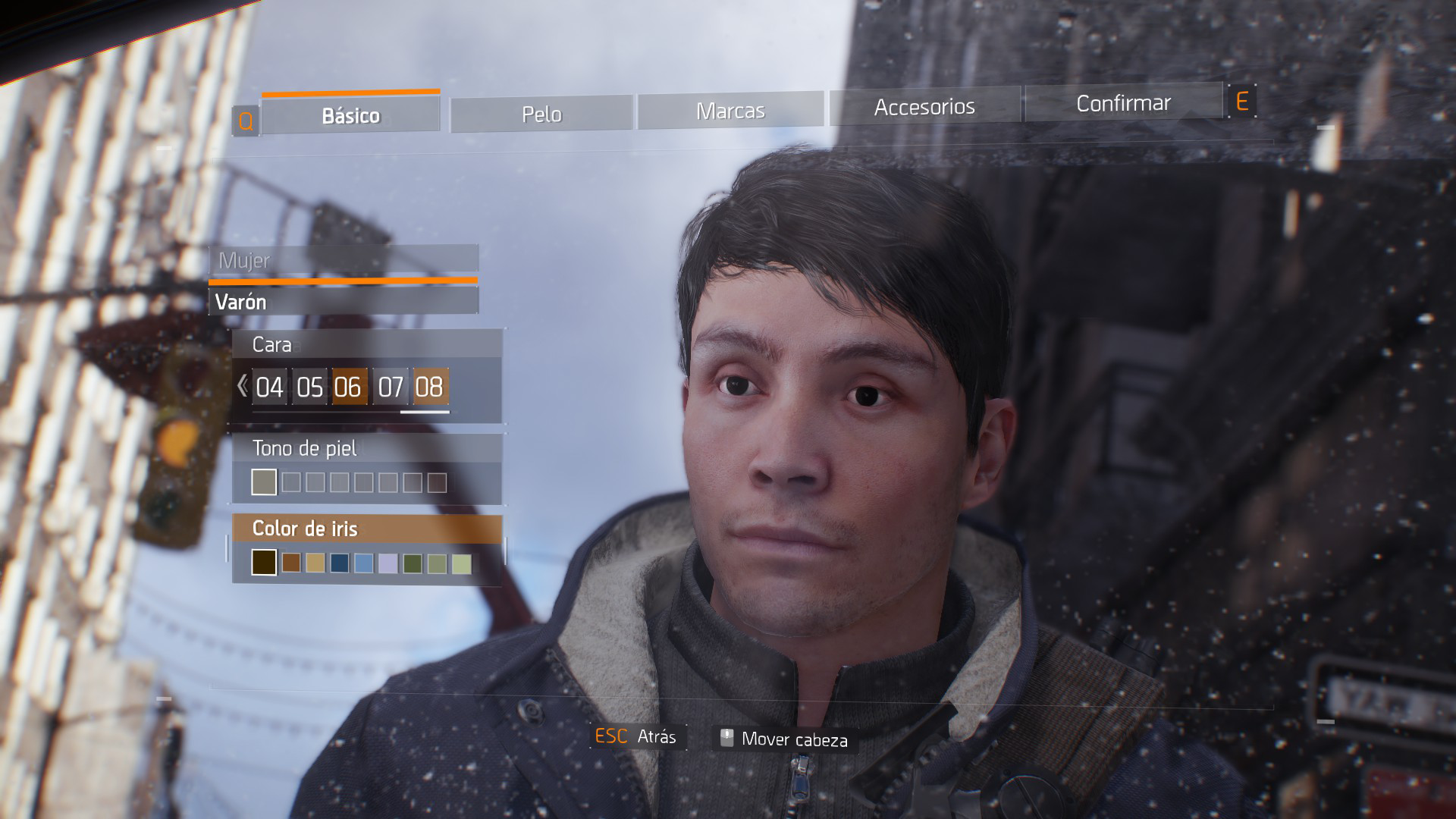The width and height of the screenshot is (1456, 819).
Task: Open the Pelo tab
Action: tap(541, 114)
